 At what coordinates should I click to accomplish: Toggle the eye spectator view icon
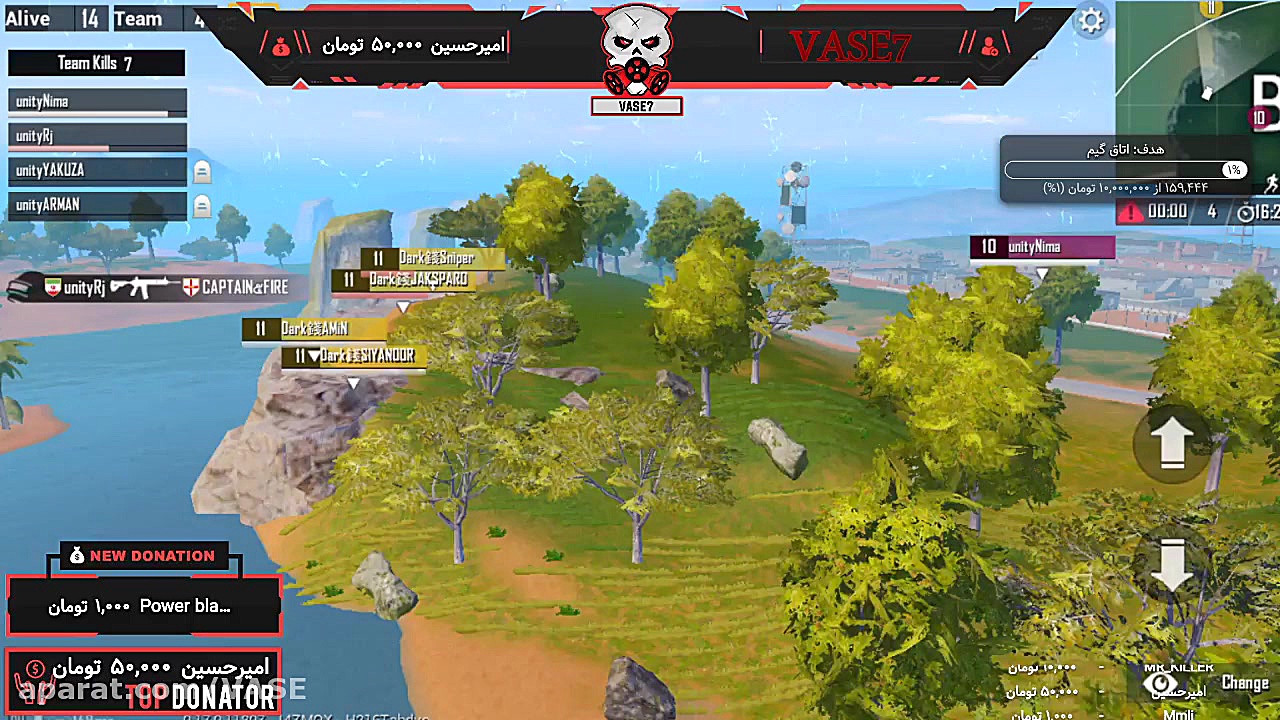[x=1161, y=684]
